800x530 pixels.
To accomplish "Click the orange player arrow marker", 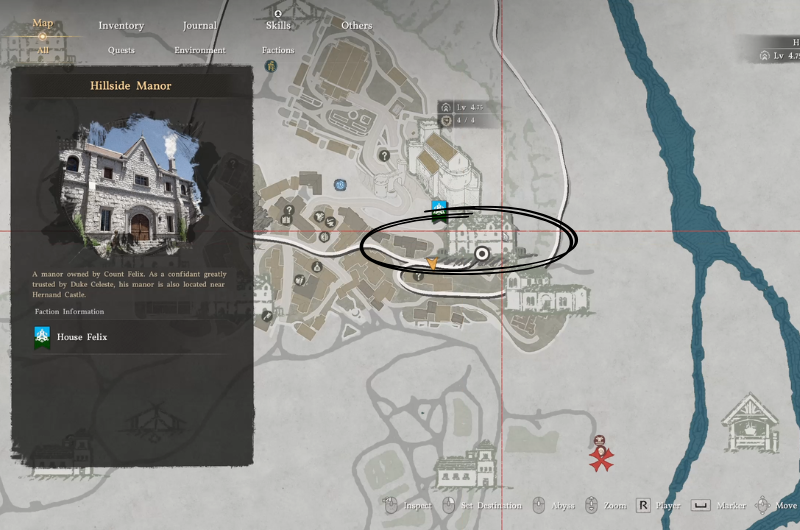I will click(x=432, y=263).
